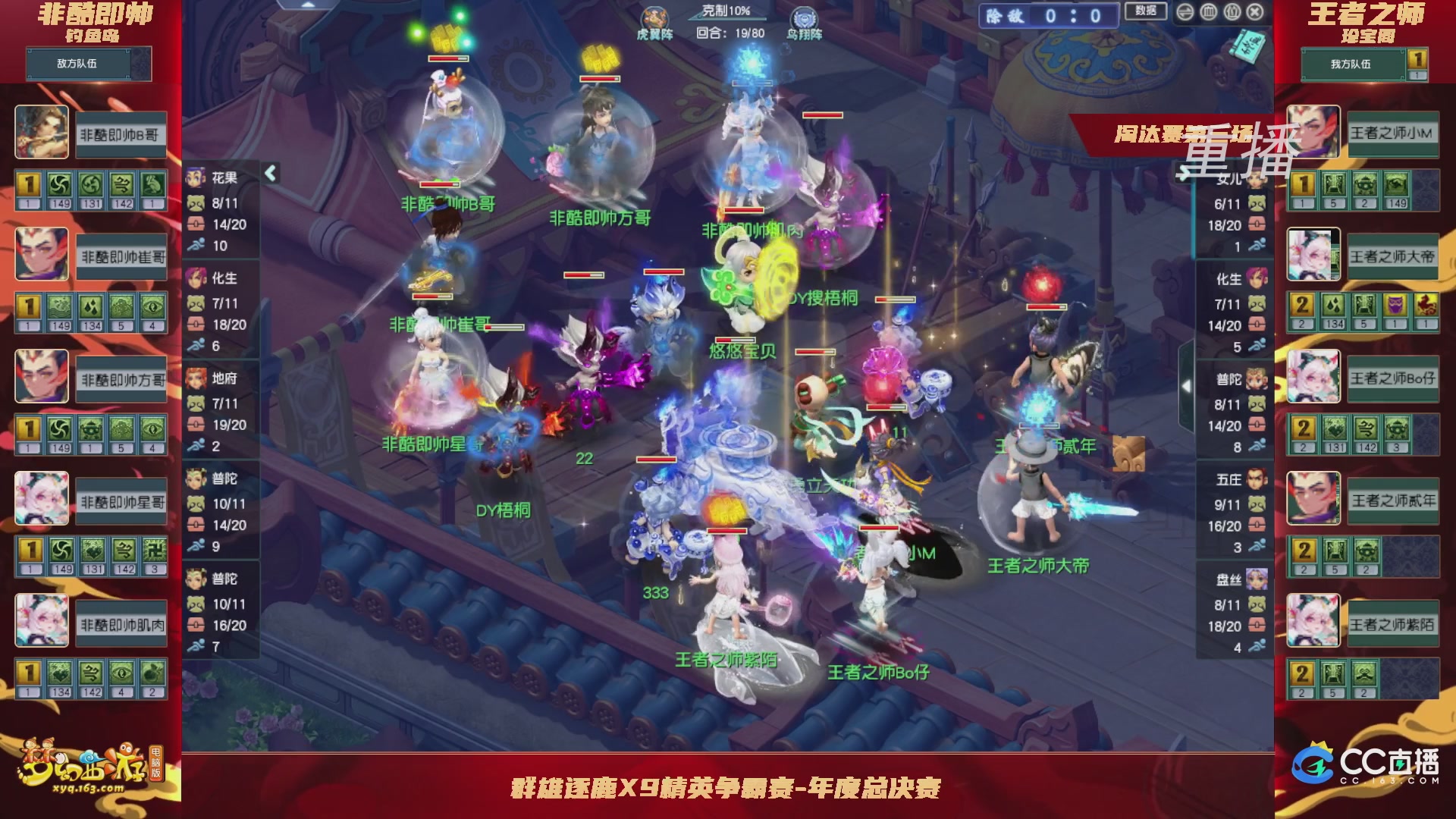Click the 数据 button
The width and height of the screenshot is (1456, 819).
(1147, 11)
